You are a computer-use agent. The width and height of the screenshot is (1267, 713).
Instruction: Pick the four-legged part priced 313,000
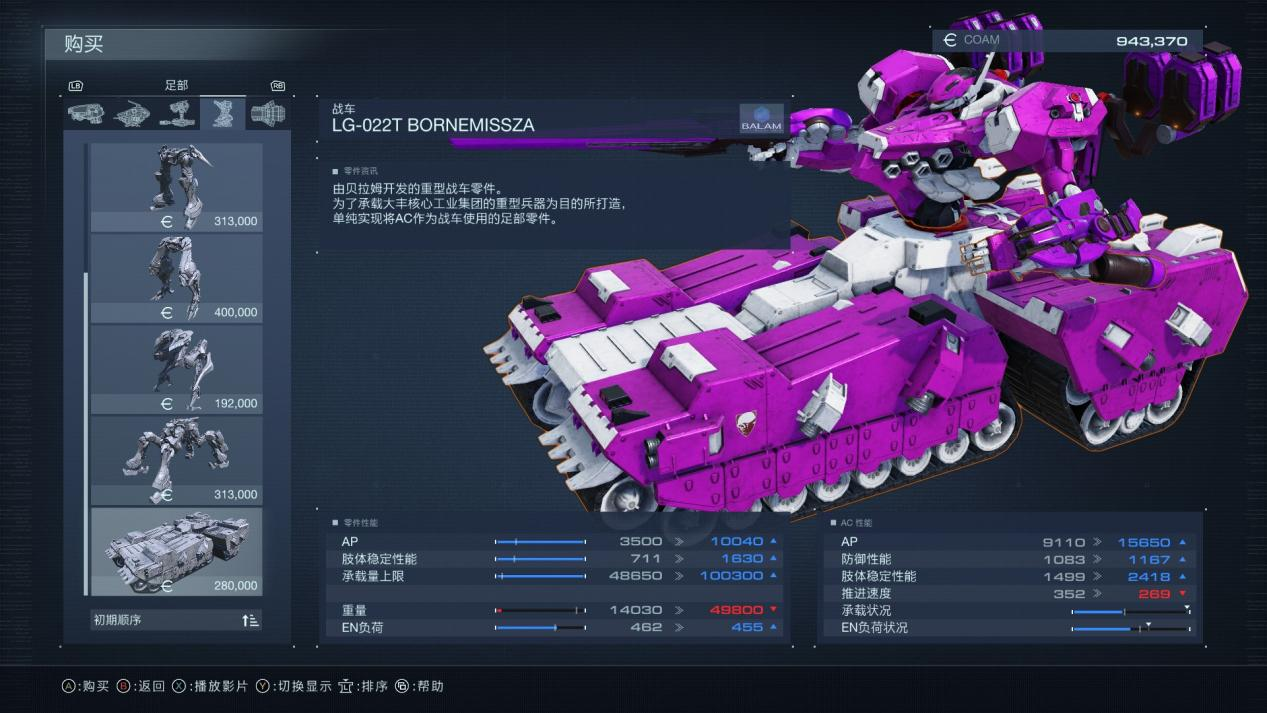(177, 460)
